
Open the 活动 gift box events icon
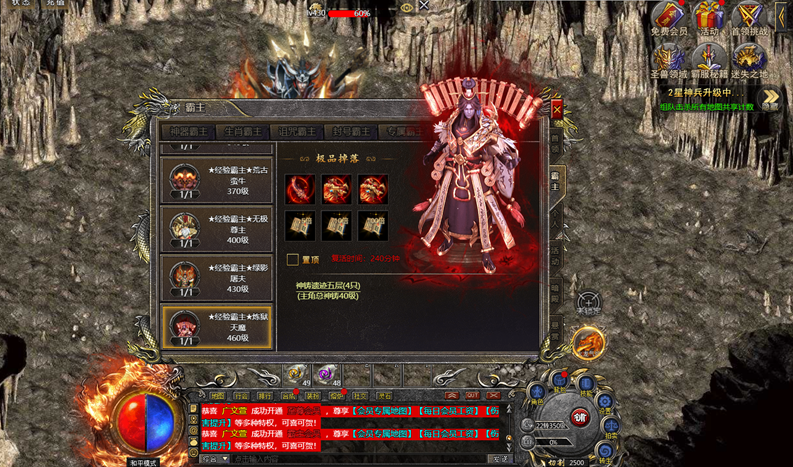pyautogui.click(x=709, y=18)
